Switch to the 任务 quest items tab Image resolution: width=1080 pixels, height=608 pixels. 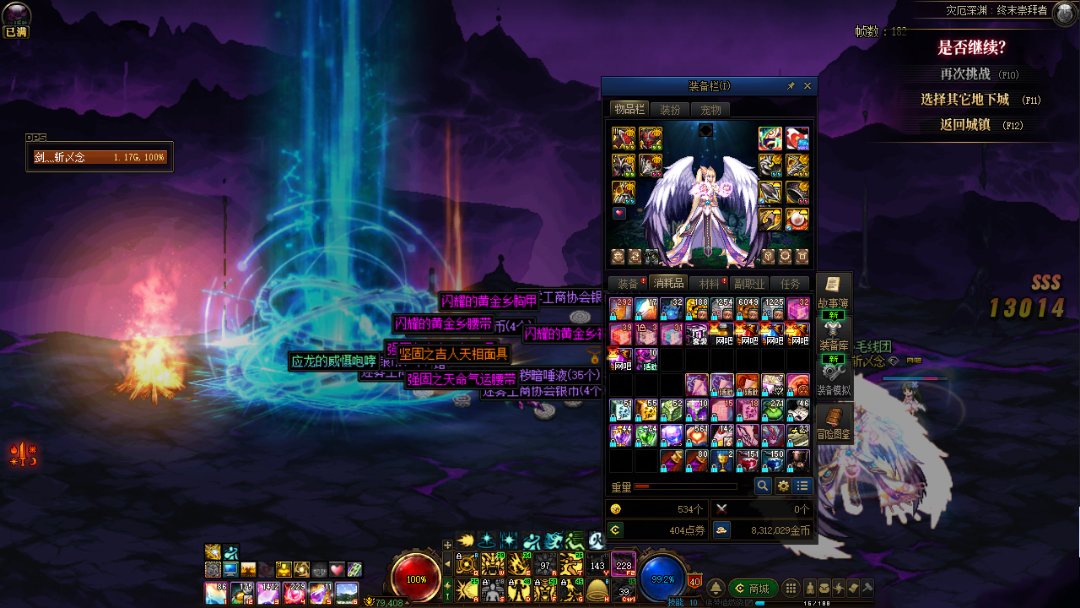click(x=789, y=284)
